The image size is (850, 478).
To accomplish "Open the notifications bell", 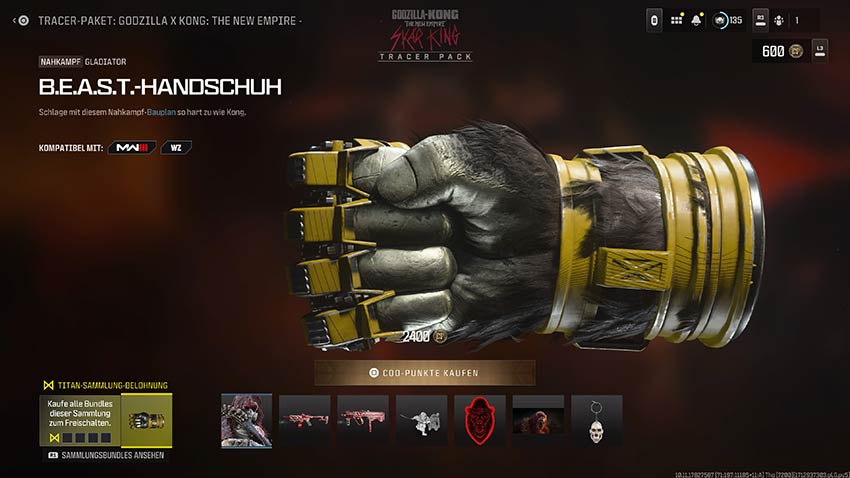I will coord(696,20).
